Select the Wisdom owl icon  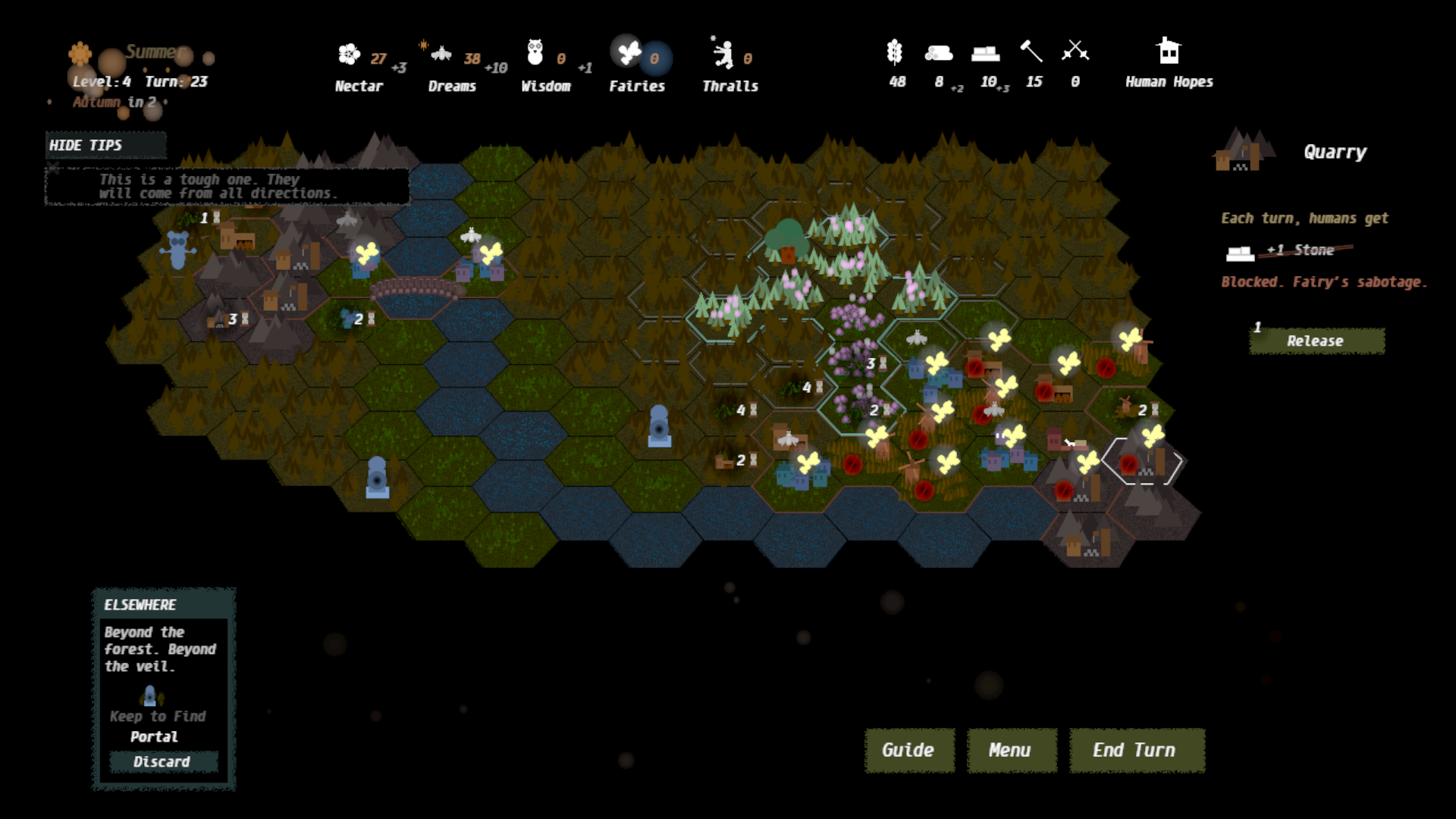pyautogui.click(x=535, y=53)
